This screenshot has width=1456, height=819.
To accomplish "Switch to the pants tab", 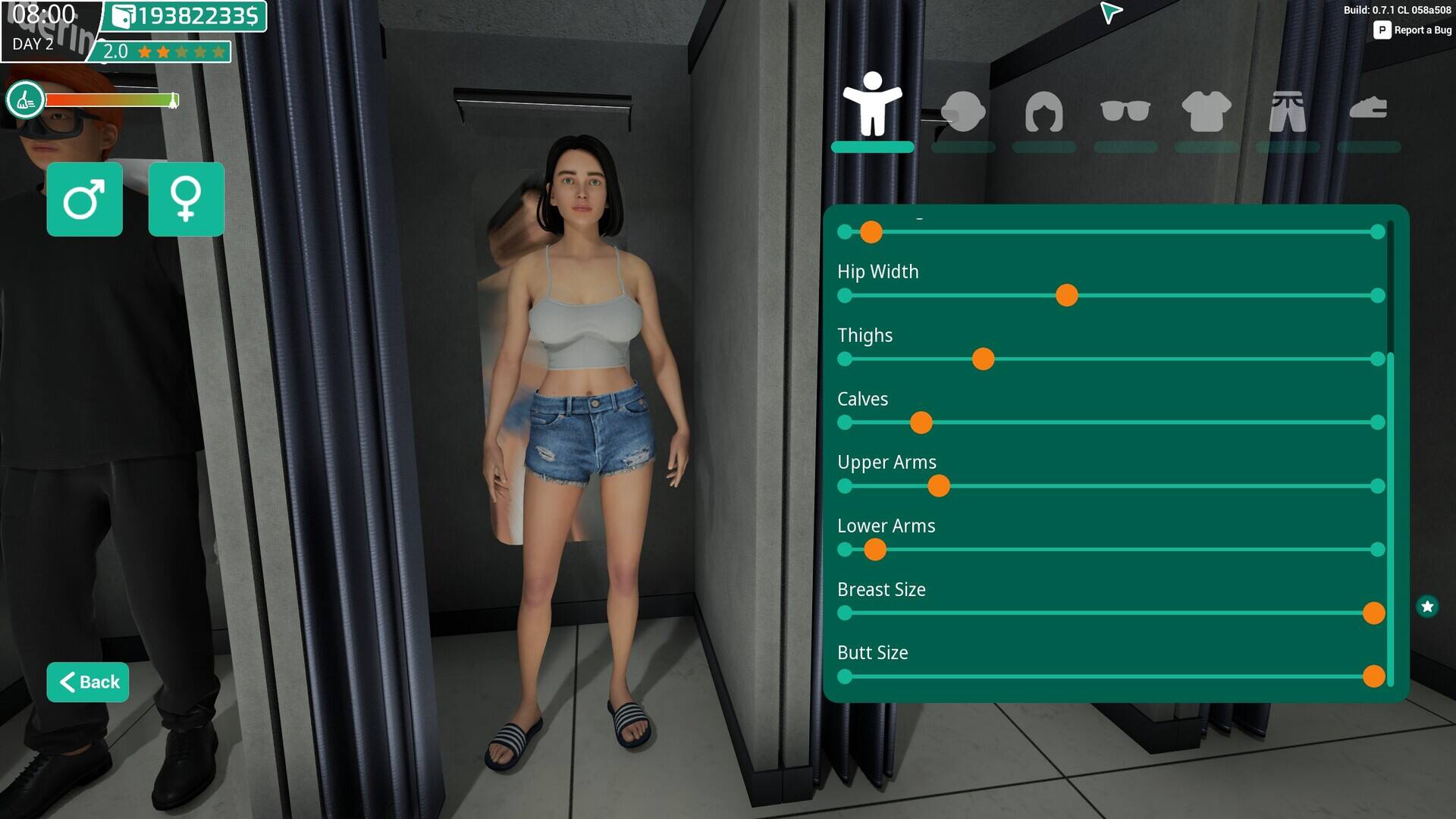I will tap(1287, 111).
